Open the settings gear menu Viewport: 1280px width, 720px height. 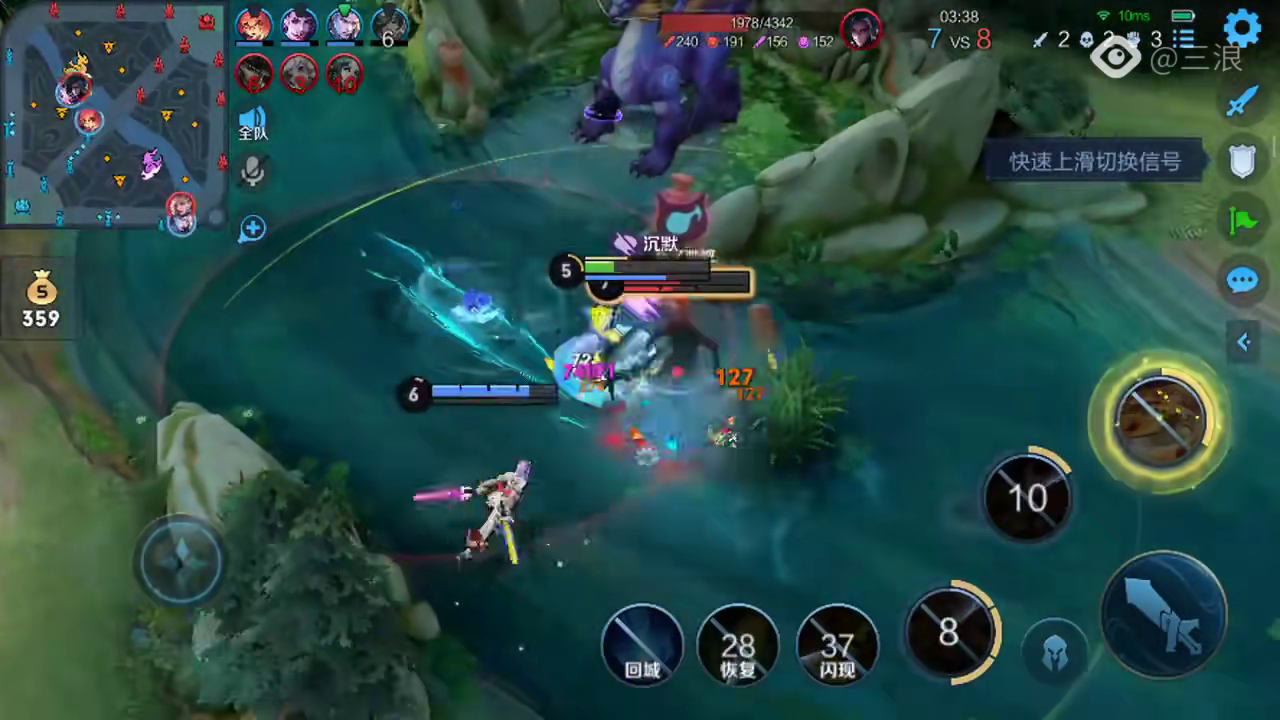(1242, 27)
